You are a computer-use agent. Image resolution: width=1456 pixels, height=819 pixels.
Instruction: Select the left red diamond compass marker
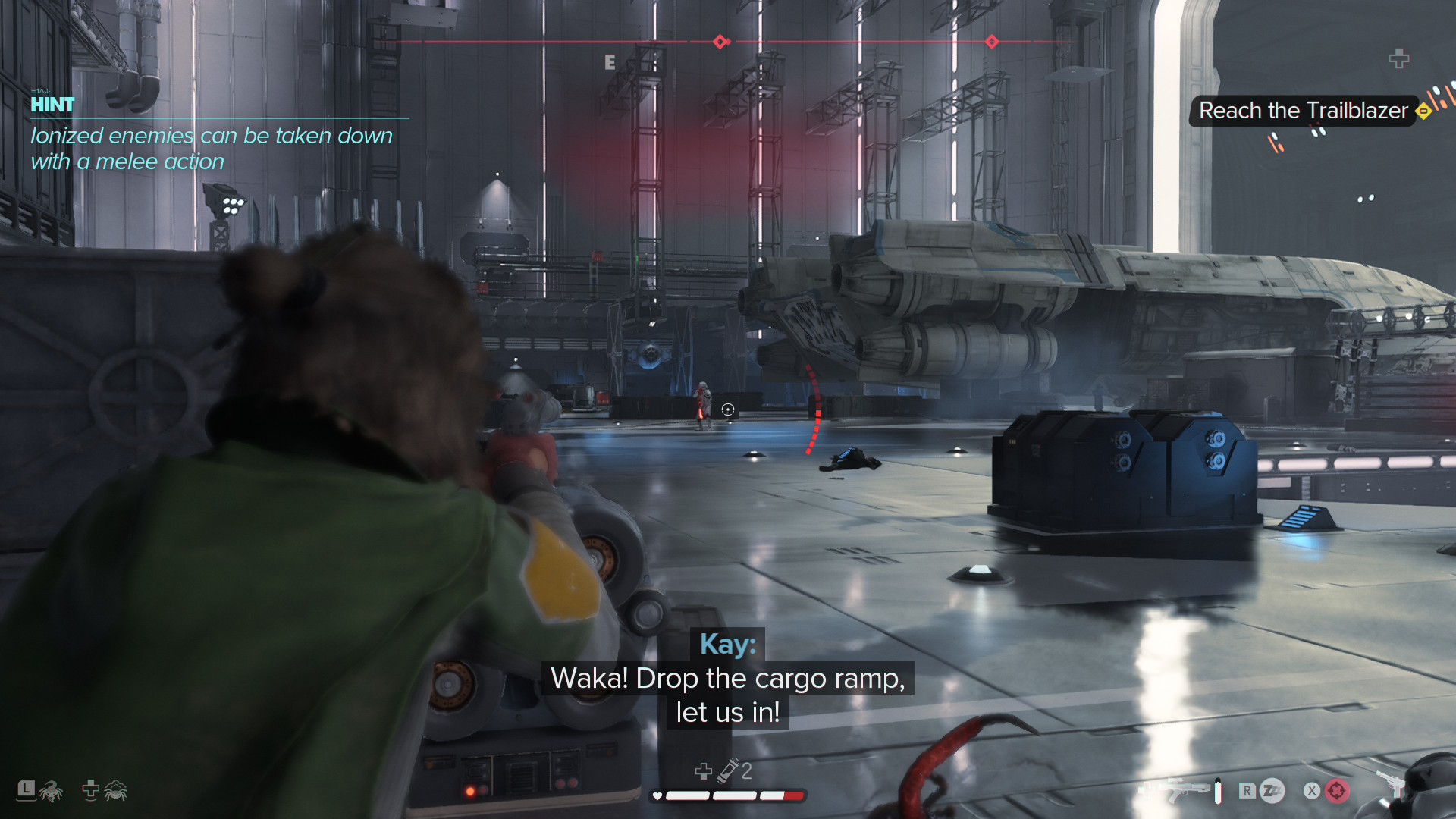[720, 42]
